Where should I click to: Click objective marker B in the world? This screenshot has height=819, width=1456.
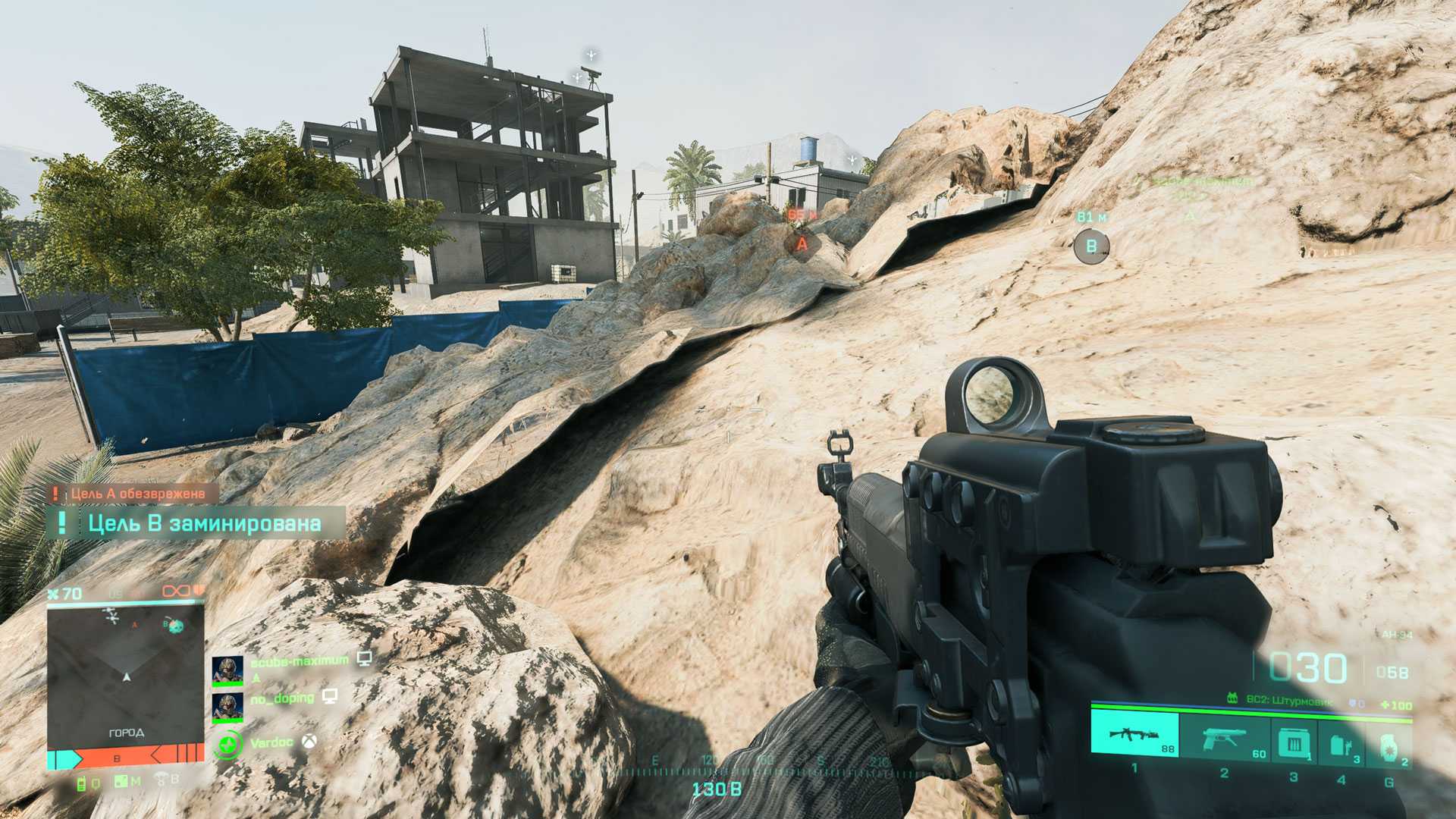1091,246
